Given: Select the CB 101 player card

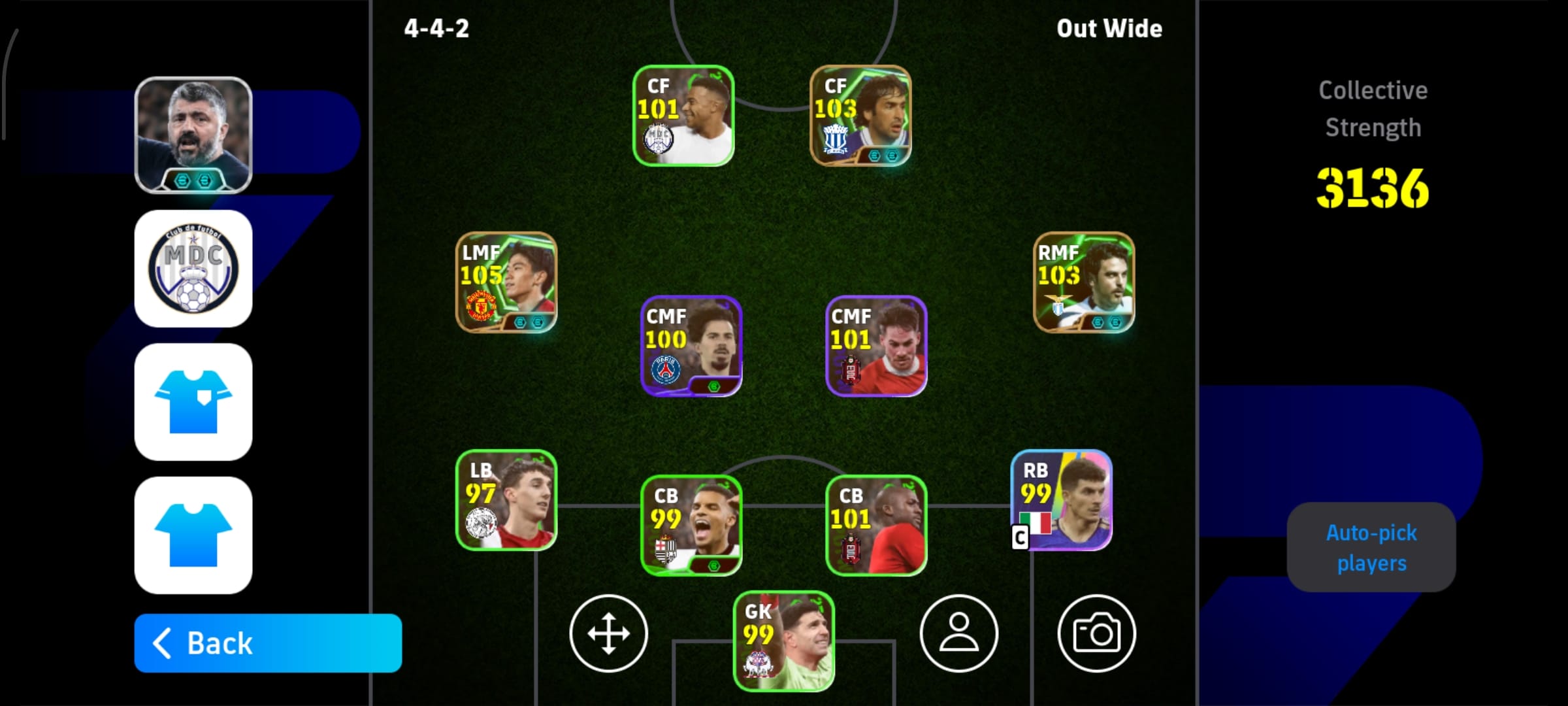Looking at the screenshot, I should [x=876, y=526].
